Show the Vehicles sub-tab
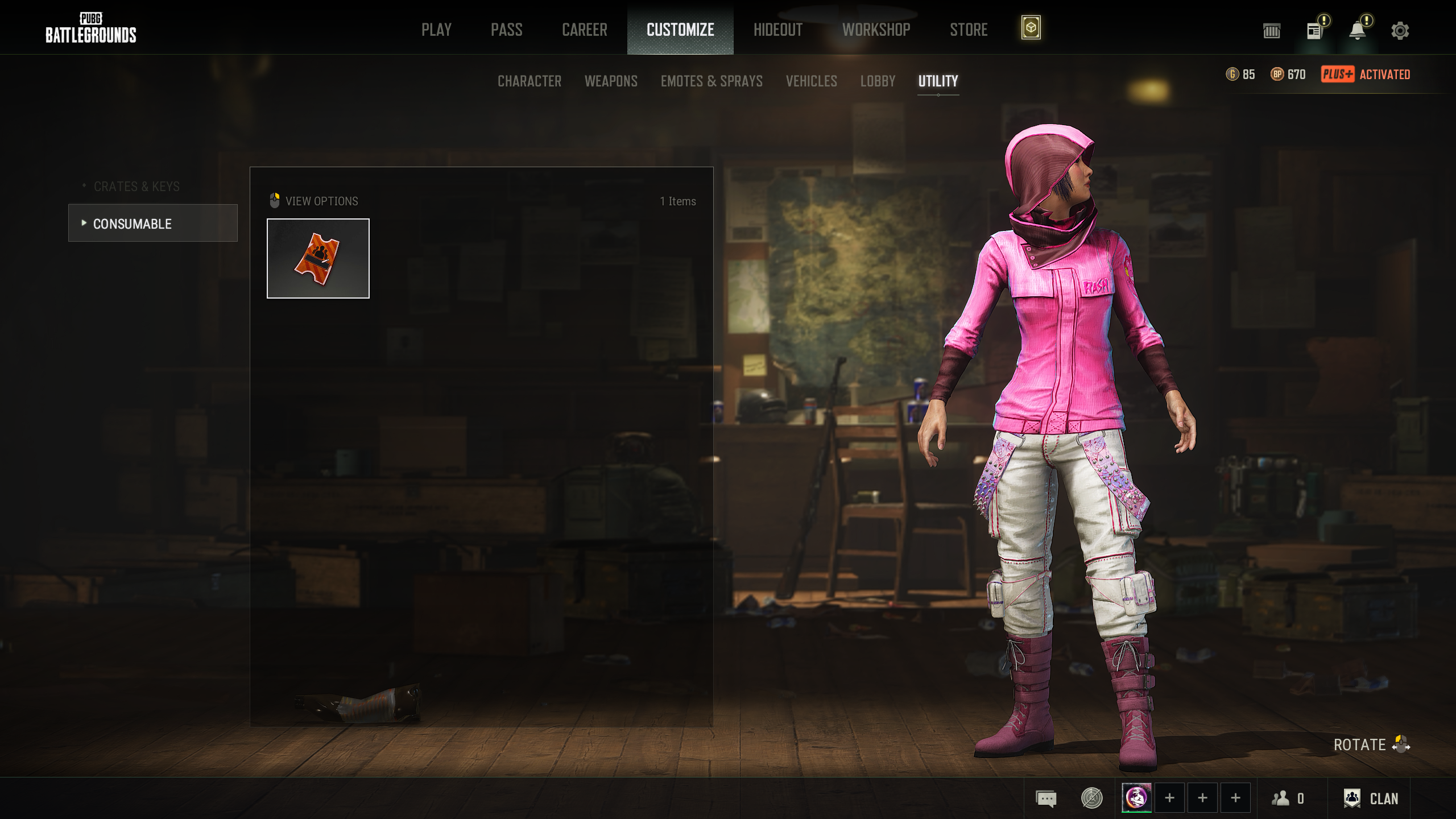Screen dimensions: 1456x819 [811, 81]
